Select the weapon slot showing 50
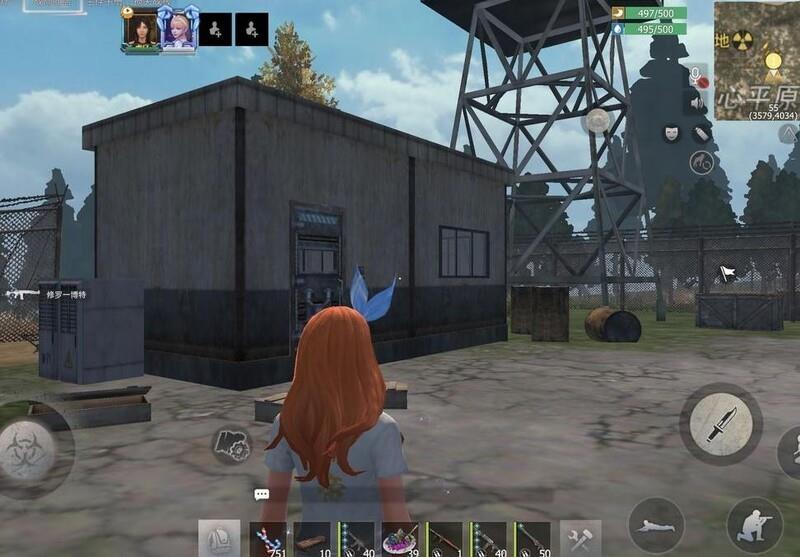Viewport: 800px width, 557px height. pos(533,539)
